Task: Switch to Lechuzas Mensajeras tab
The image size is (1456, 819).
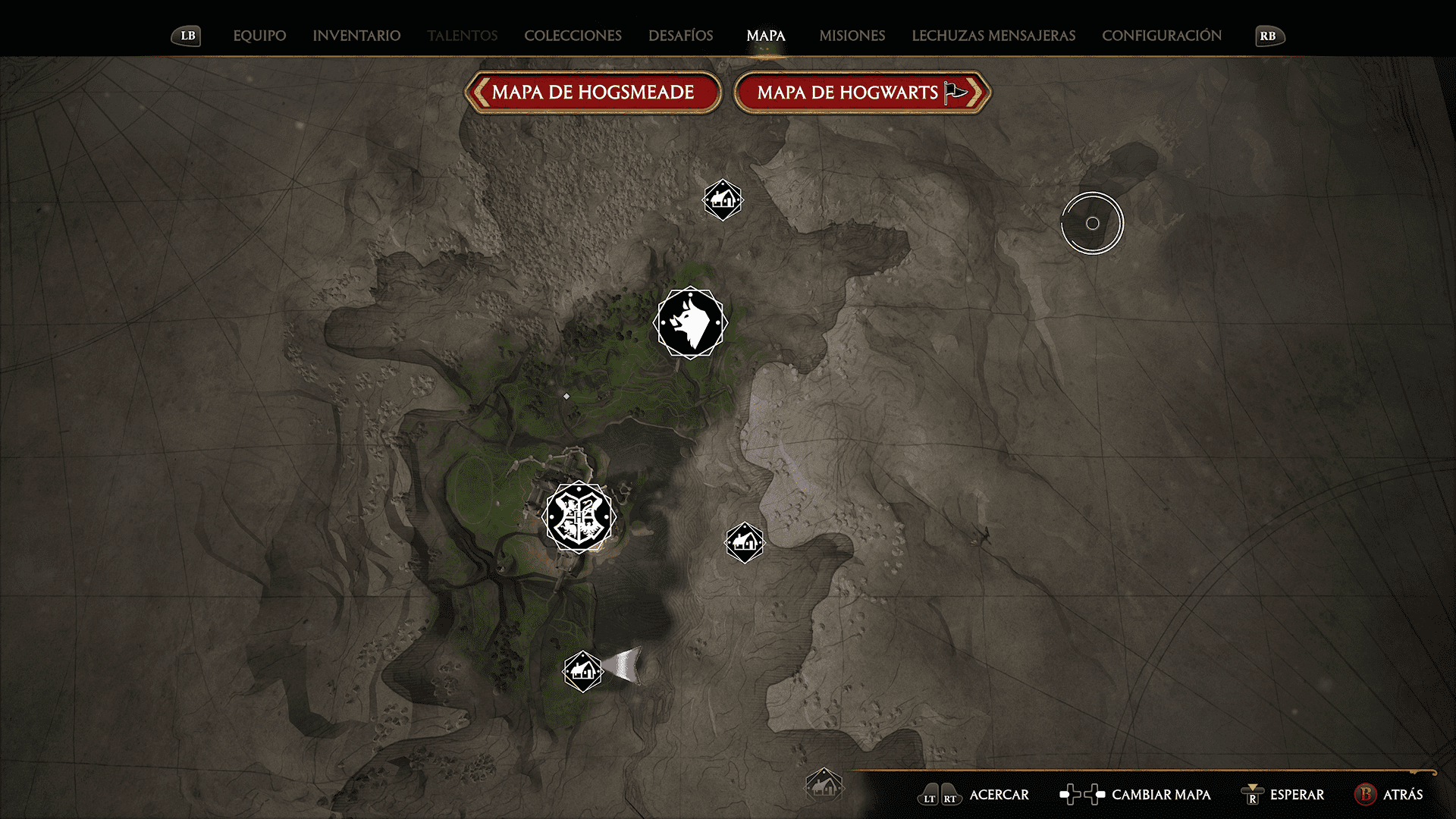Action: (x=993, y=36)
